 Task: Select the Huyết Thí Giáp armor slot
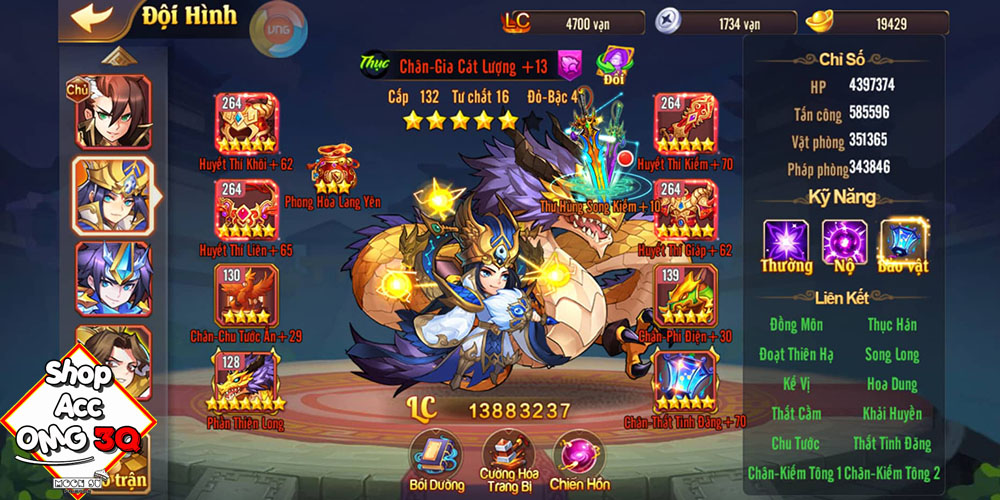point(685,208)
